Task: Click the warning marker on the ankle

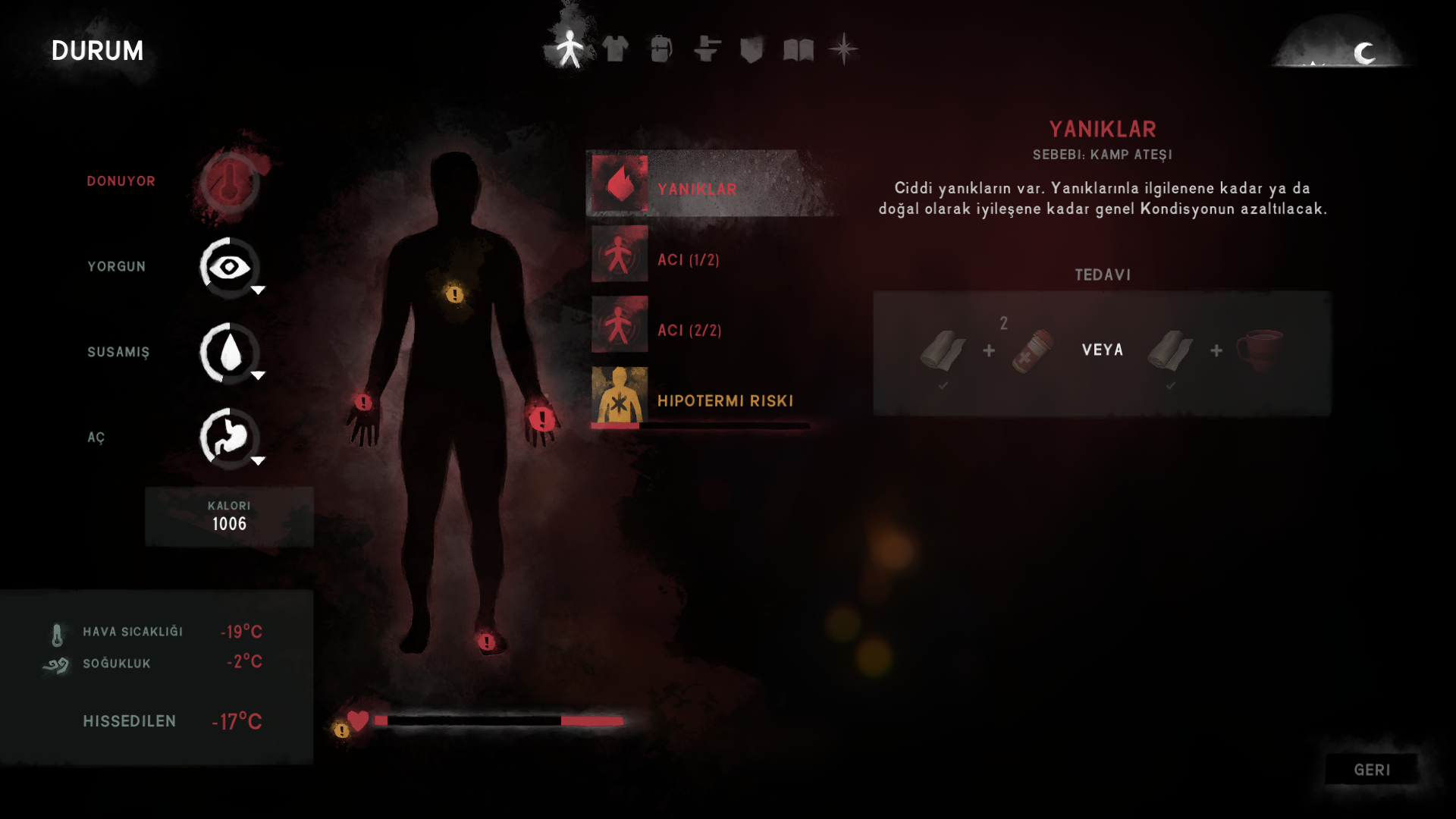Action: 487,642
